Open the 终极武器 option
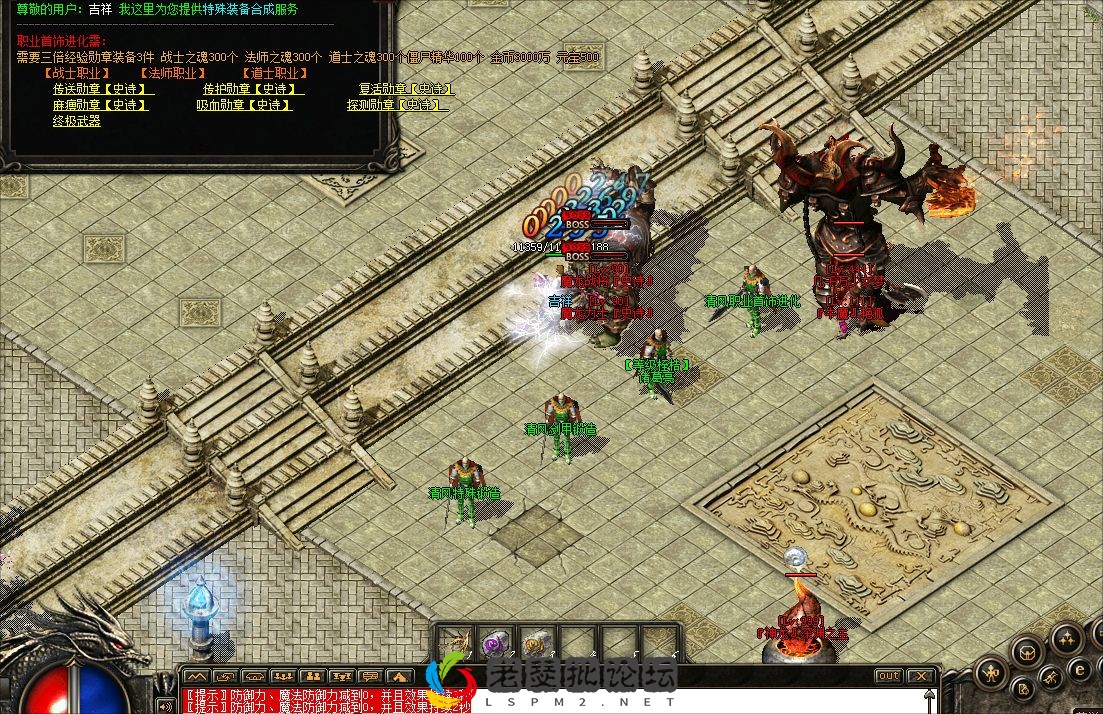 (76, 121)
